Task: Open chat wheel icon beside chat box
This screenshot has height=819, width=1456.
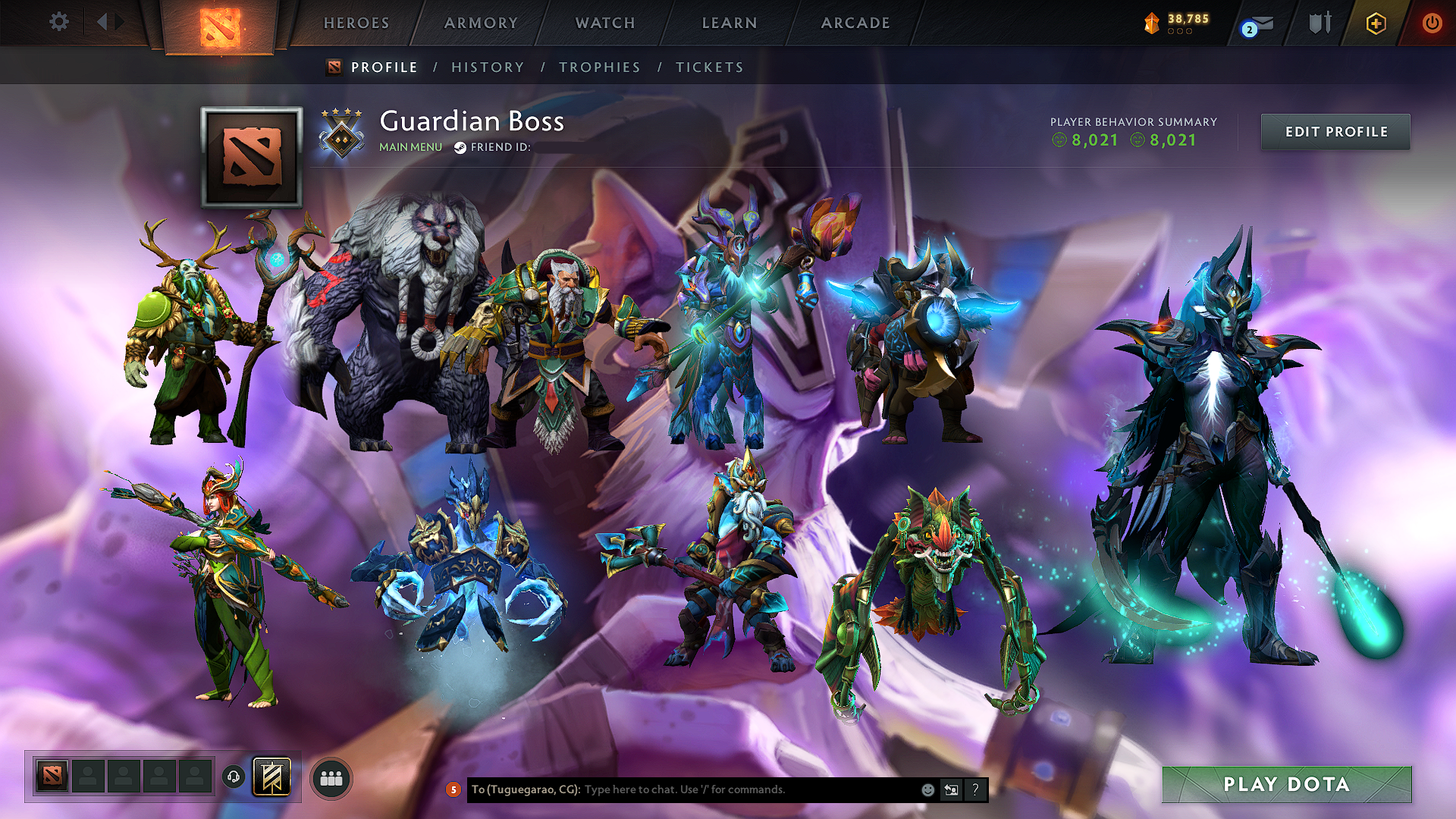Action: tap(951, 789)
